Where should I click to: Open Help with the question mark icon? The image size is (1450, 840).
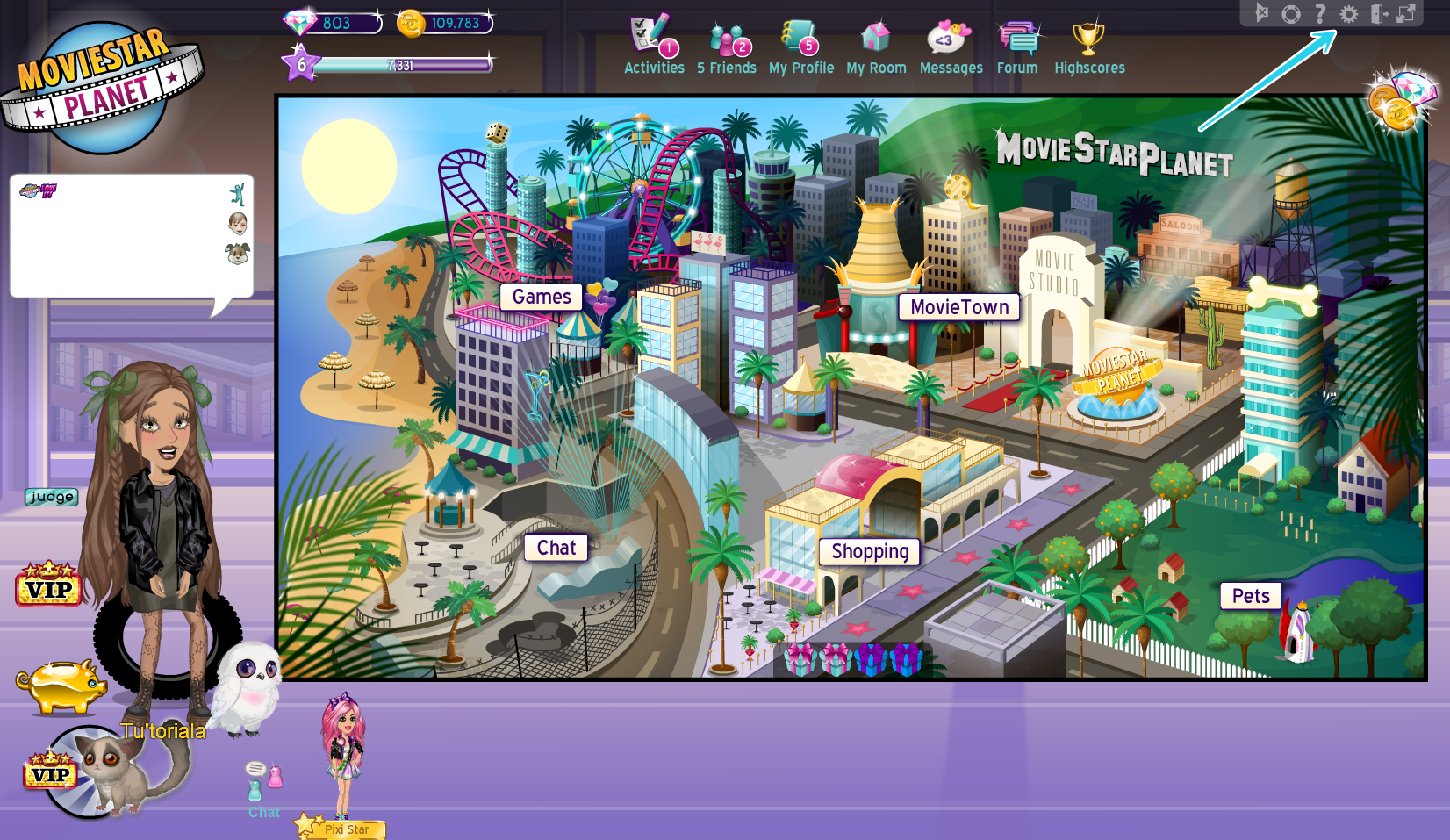1319,13
